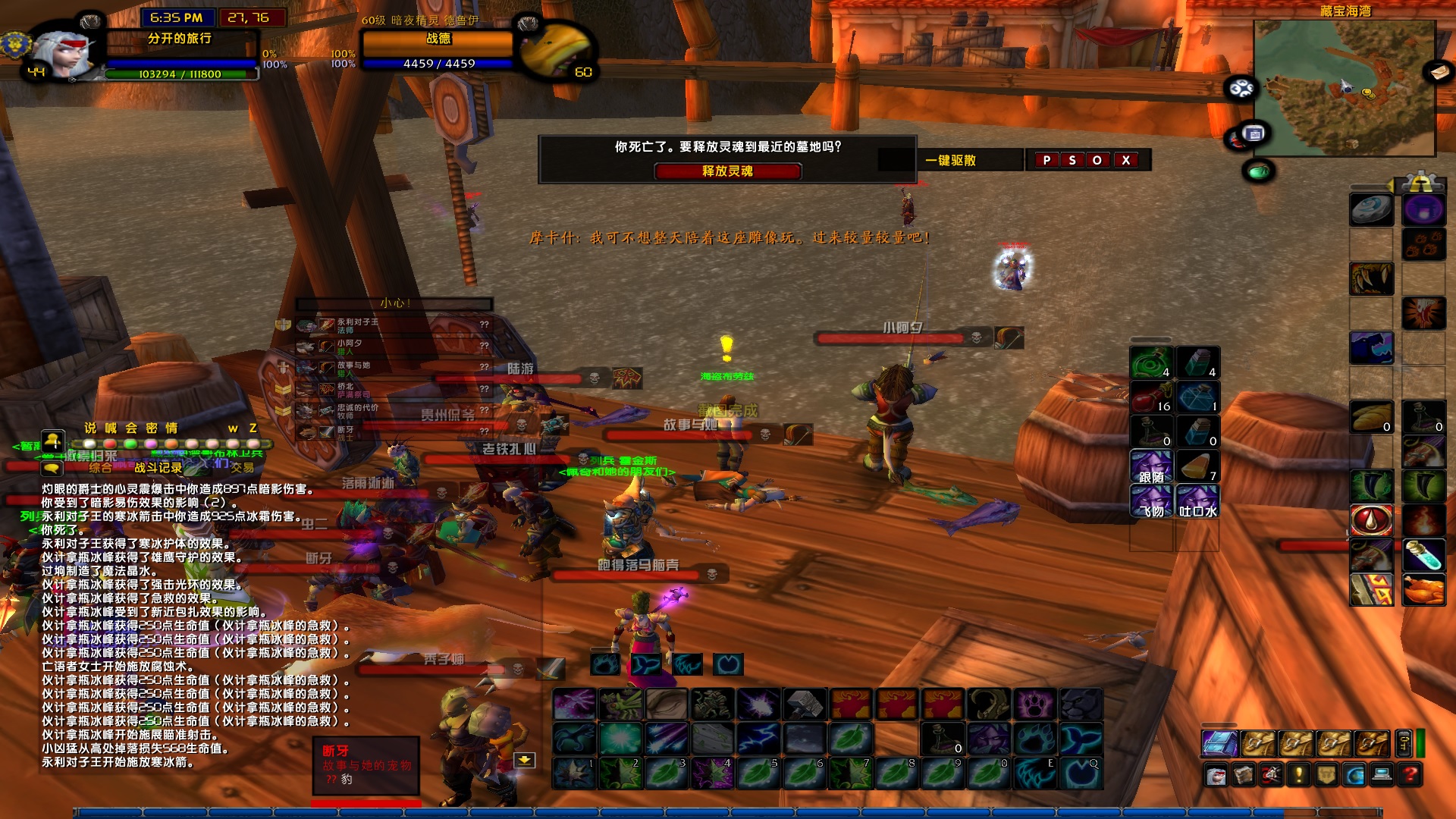Use the stone hammer action slot
Viewport: 1456px width, 819px height.
click(x=804, y=704)
